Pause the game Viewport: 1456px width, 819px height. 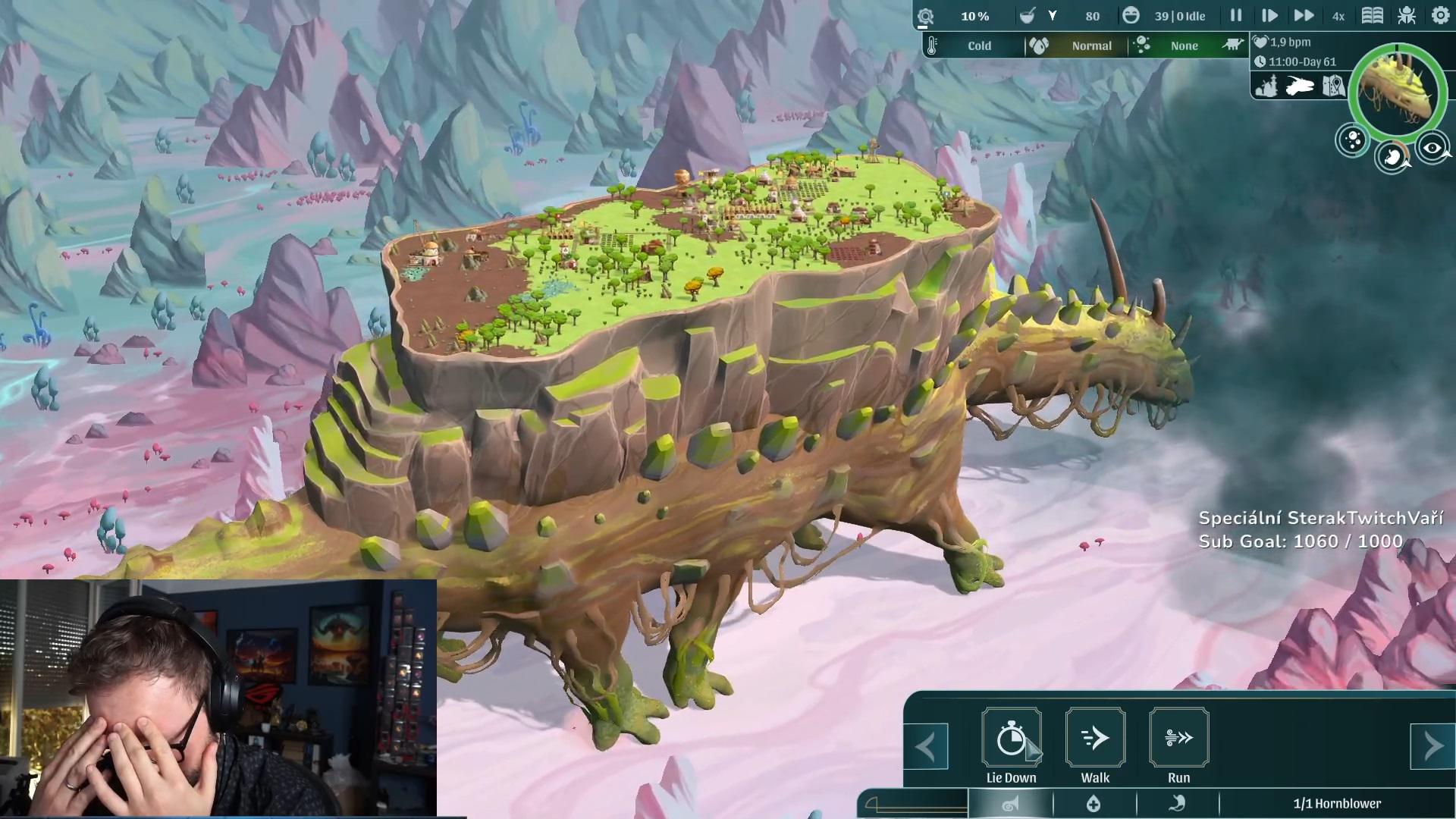(1236, 16)
